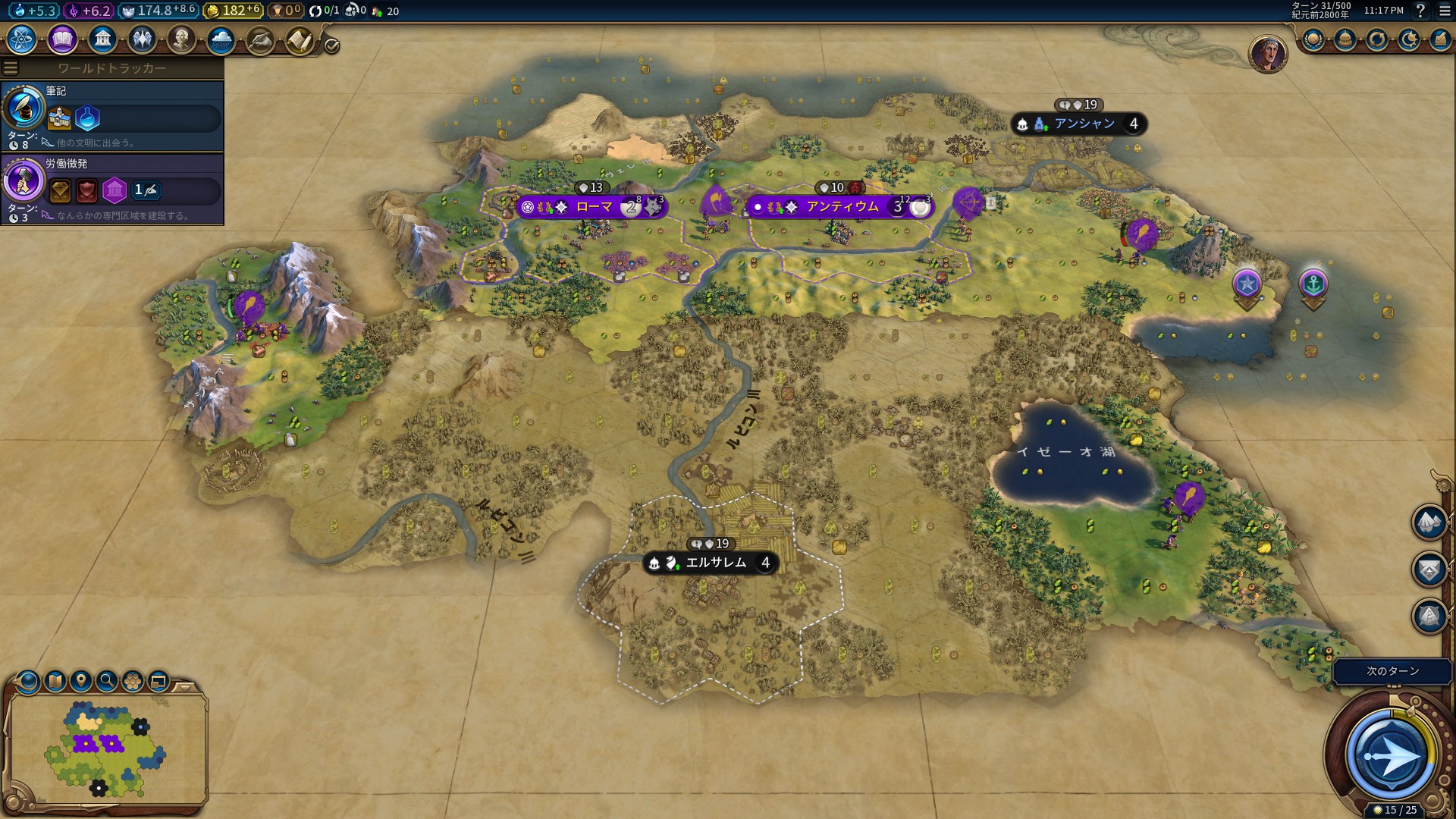Click the minimap overview

(106, 747)
